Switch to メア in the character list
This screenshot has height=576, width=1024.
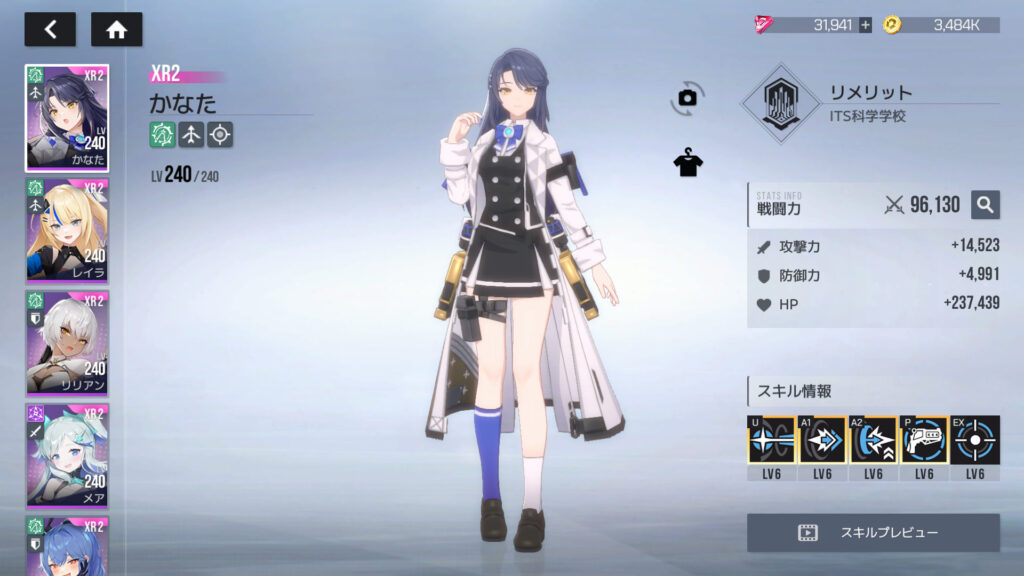67,456
